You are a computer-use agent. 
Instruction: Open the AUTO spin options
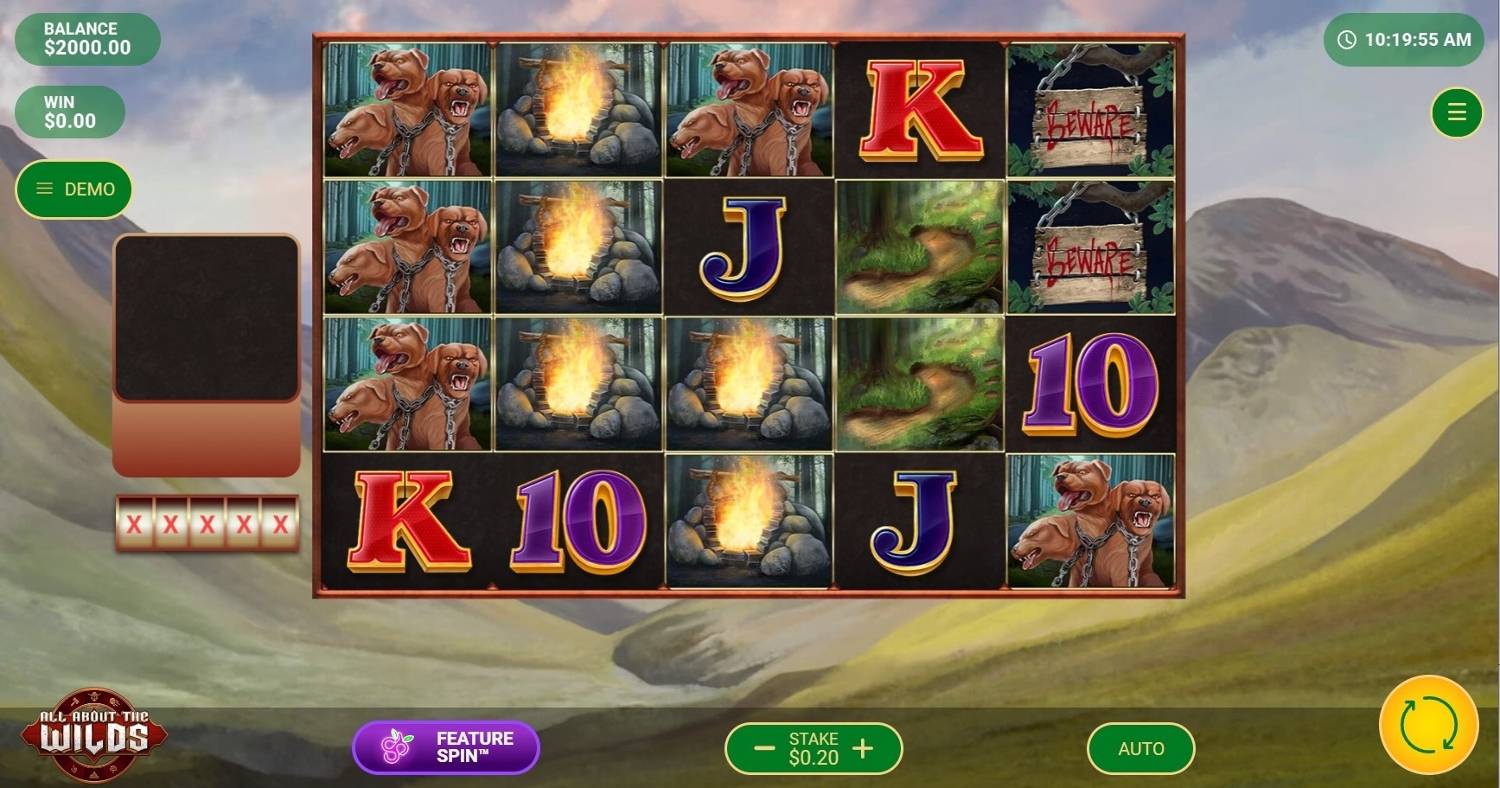coord(1140,748)
